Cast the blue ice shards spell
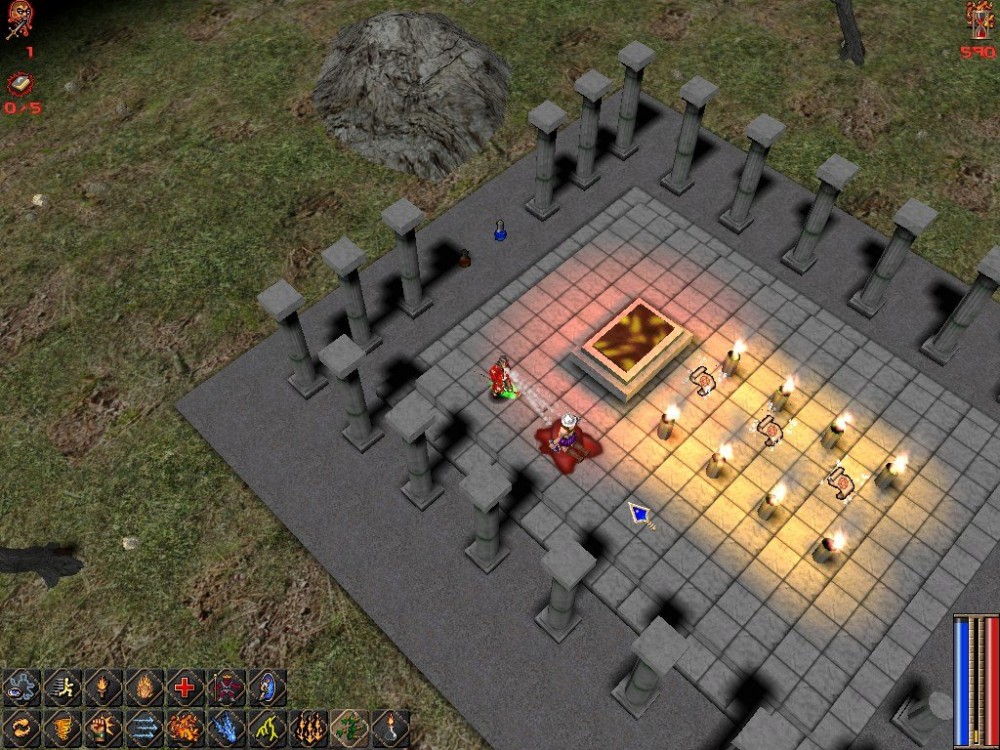Viewport: 1000px width, 750px height. tap(226, 729)
